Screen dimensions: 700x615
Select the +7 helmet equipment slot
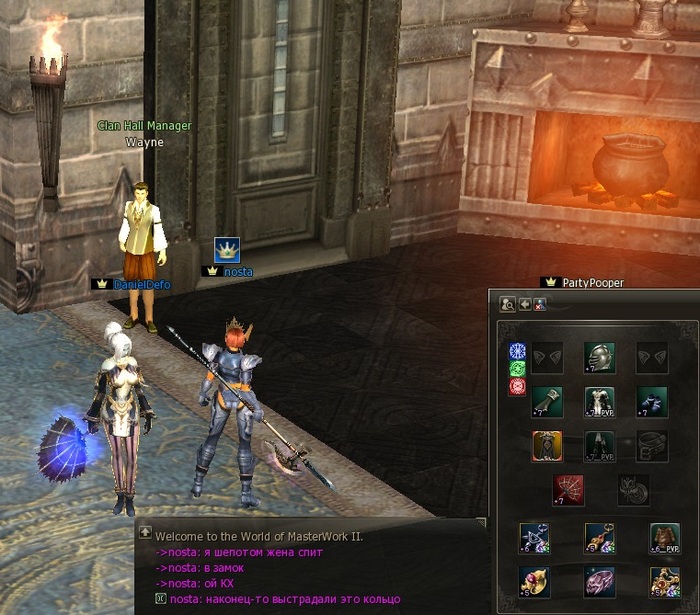[x=599, y=356]
